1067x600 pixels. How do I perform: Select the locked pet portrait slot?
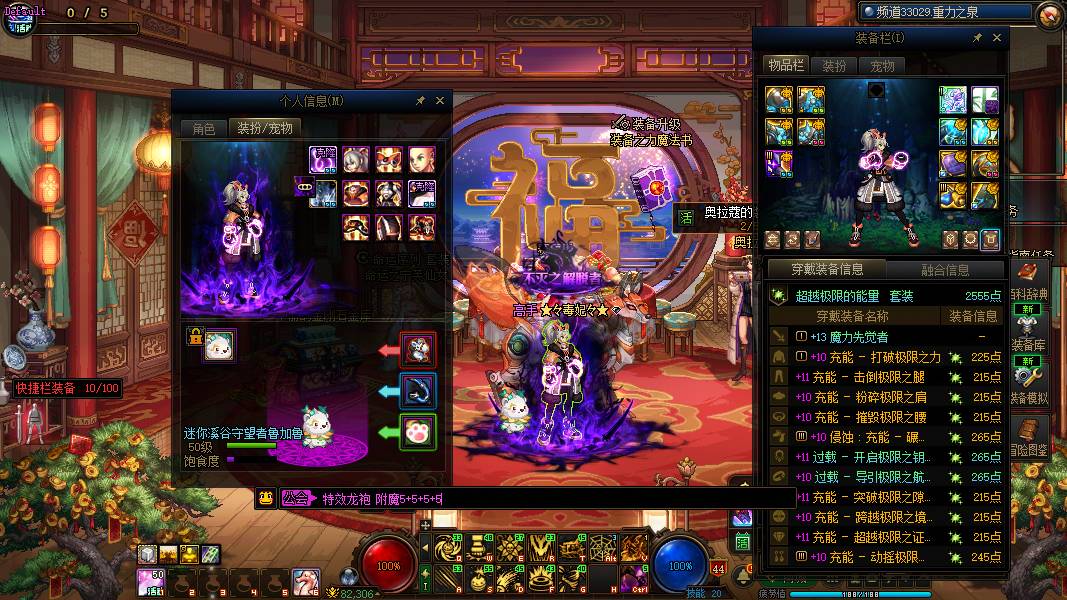click(x=220, y=346)
